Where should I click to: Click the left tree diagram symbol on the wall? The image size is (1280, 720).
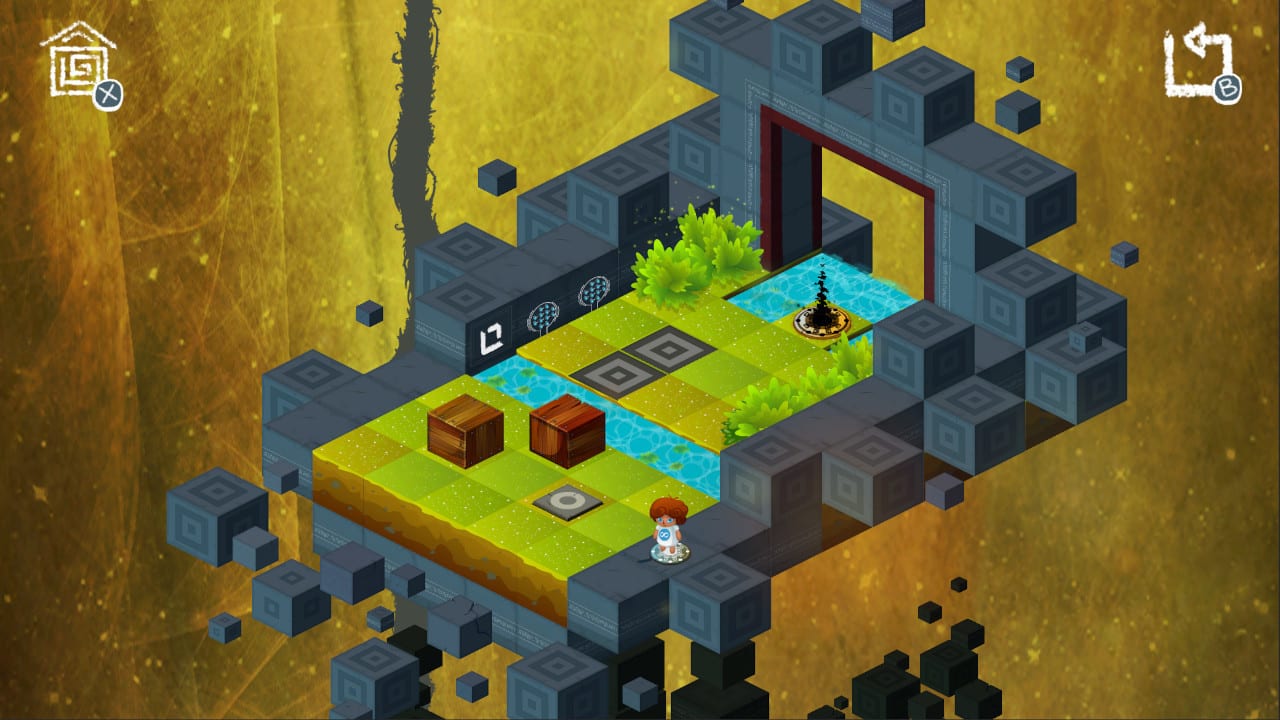coord(545,313)
